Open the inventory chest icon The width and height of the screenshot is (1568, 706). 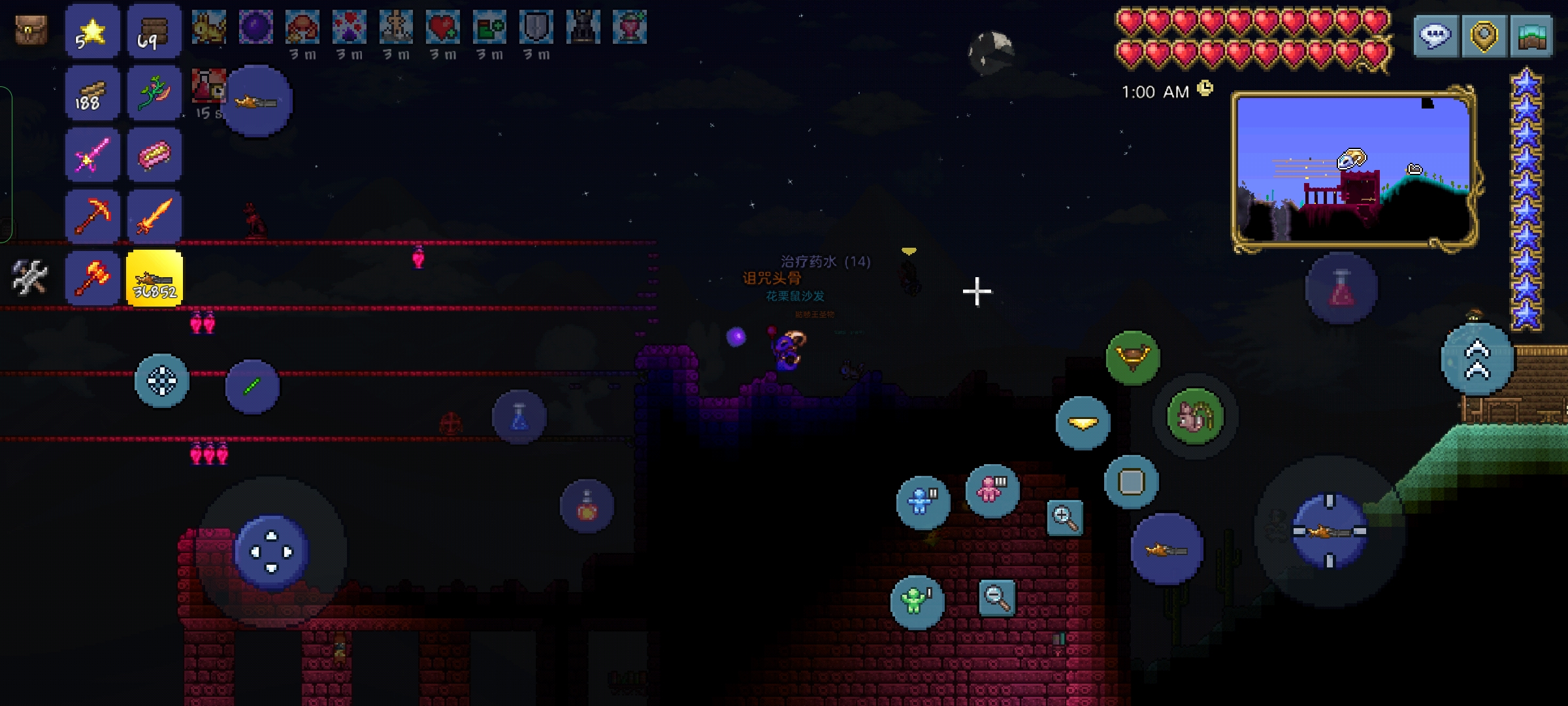(x=31, y=30)
